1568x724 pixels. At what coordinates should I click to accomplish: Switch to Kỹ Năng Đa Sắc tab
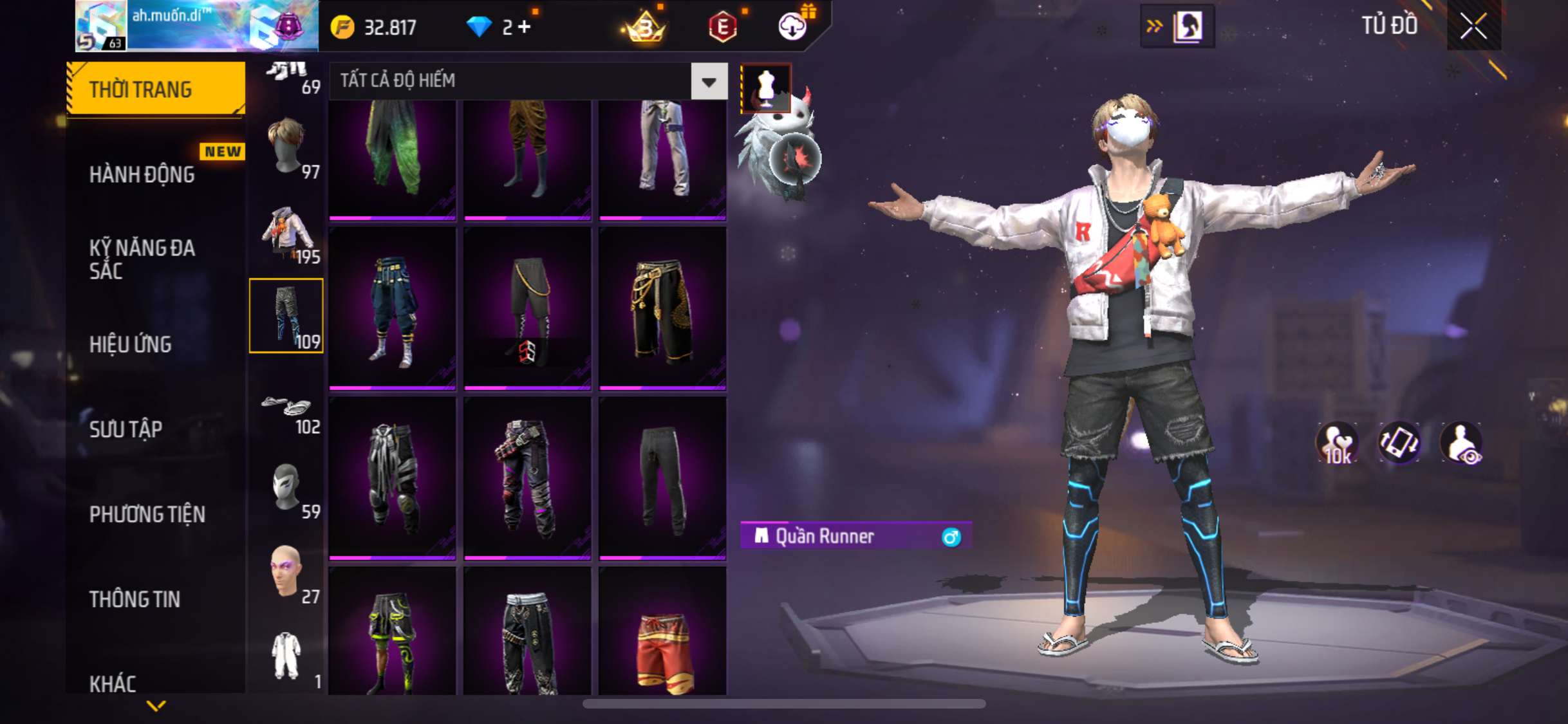(142, 259)
